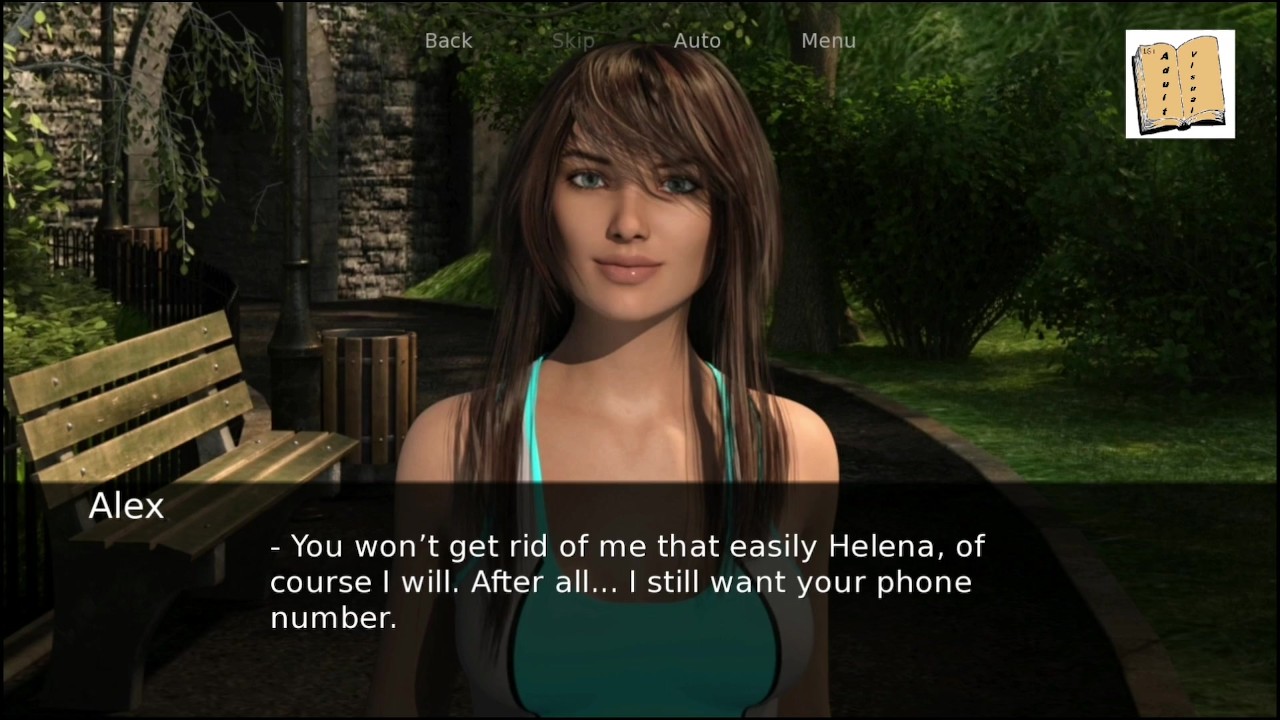Turn on Auto dialogue advance
The width and height of the screenshot is (1280, 720).
coord(697,41)
